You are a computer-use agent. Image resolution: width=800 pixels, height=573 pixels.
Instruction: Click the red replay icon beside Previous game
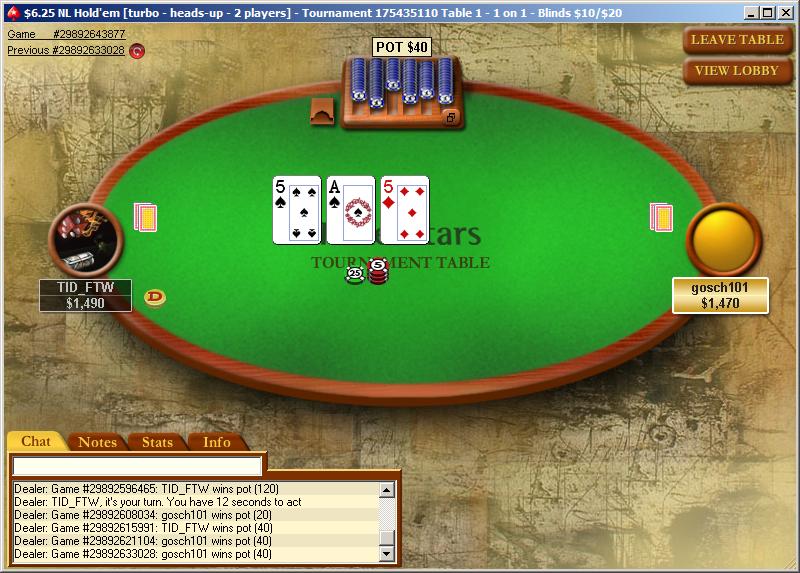137,51
